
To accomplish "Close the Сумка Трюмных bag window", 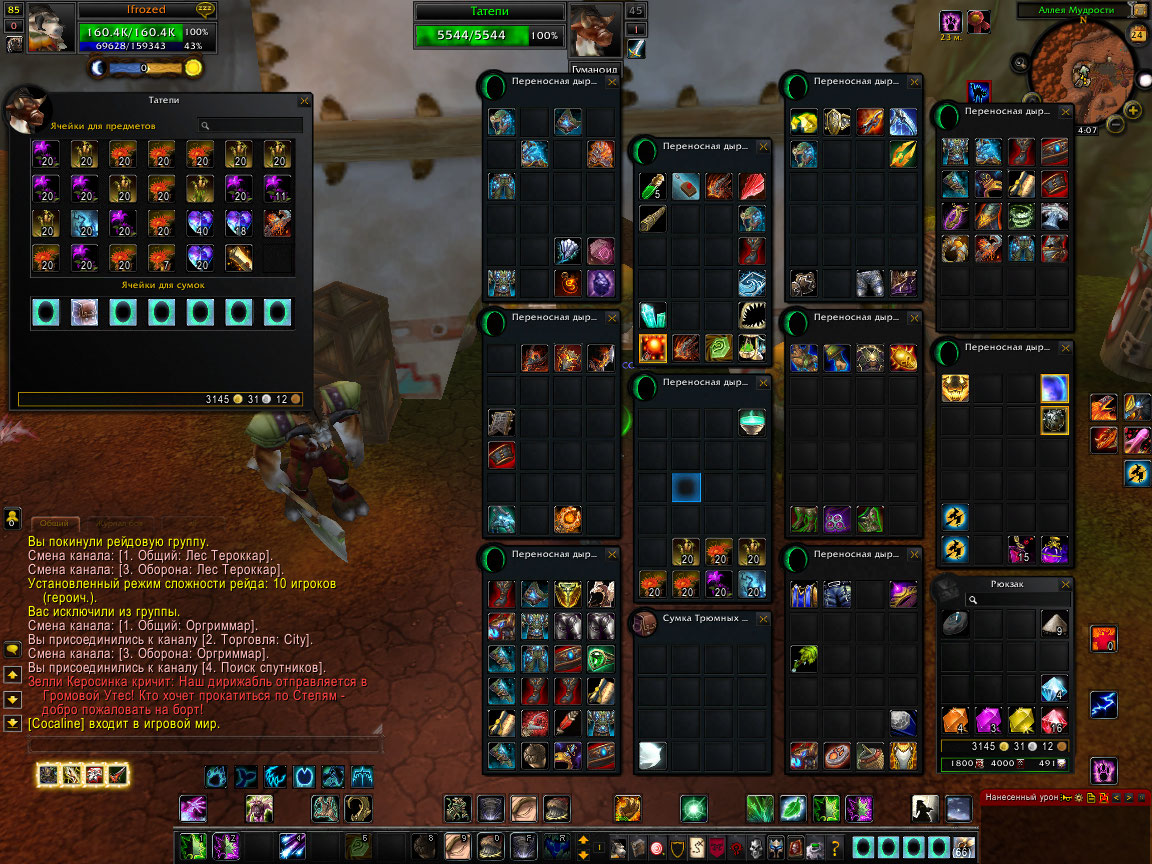I will tap(764, 619).
